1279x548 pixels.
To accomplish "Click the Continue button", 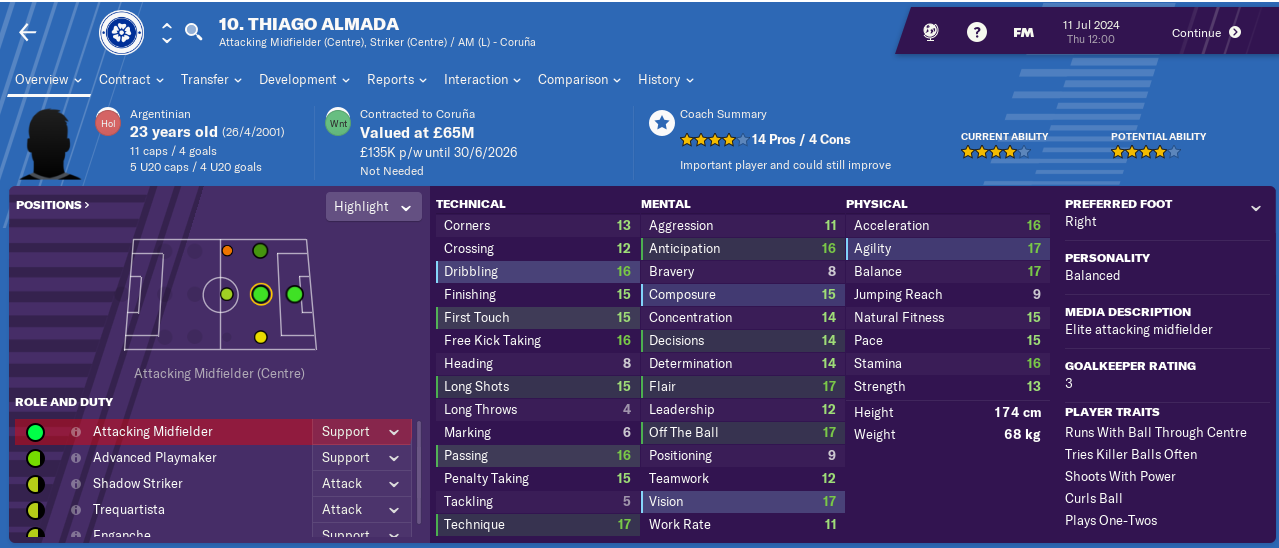I will tap(1206, 33).
